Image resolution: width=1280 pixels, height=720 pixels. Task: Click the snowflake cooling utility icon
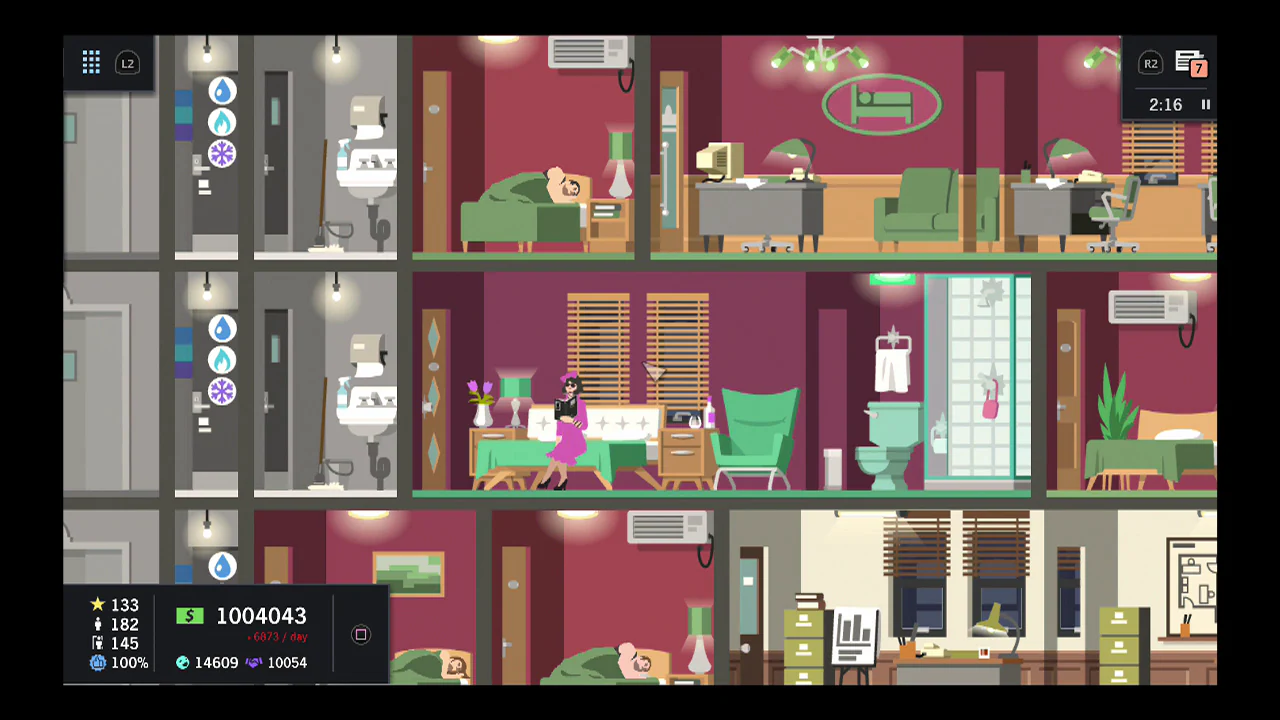point(222,153)
